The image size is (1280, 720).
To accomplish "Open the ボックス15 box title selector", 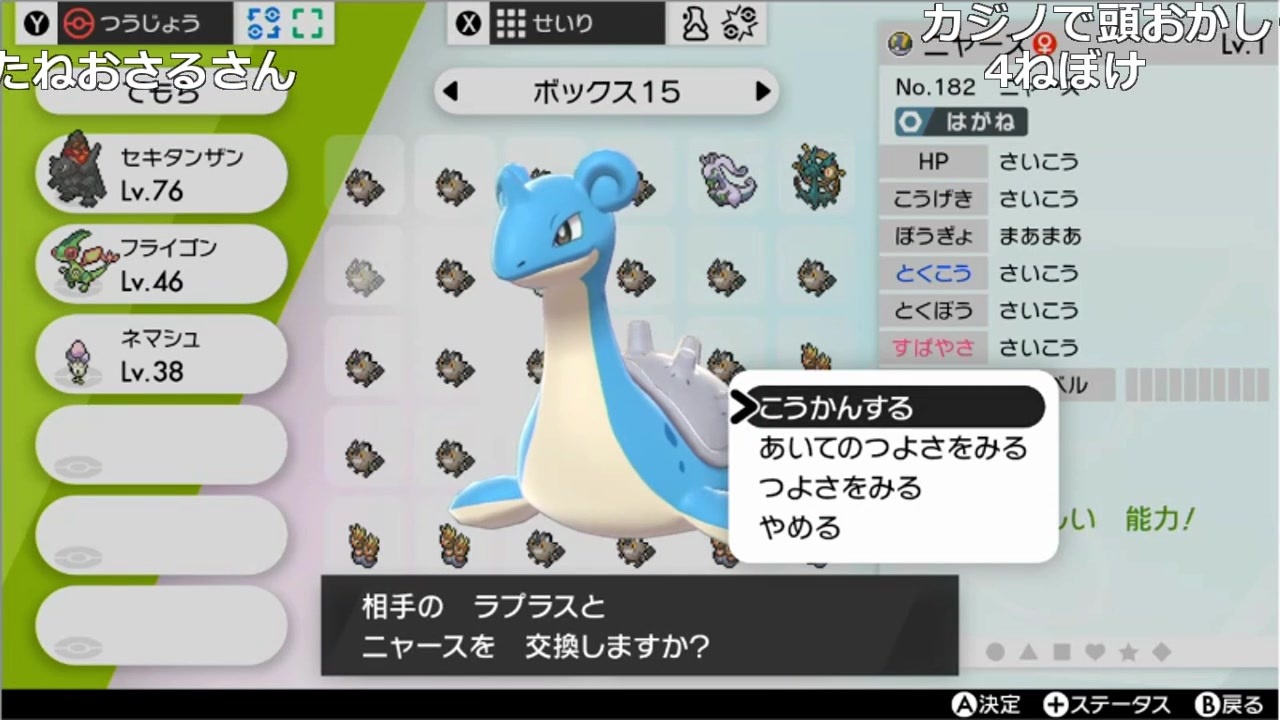I will pyautogui.click(x=606, y=91).
